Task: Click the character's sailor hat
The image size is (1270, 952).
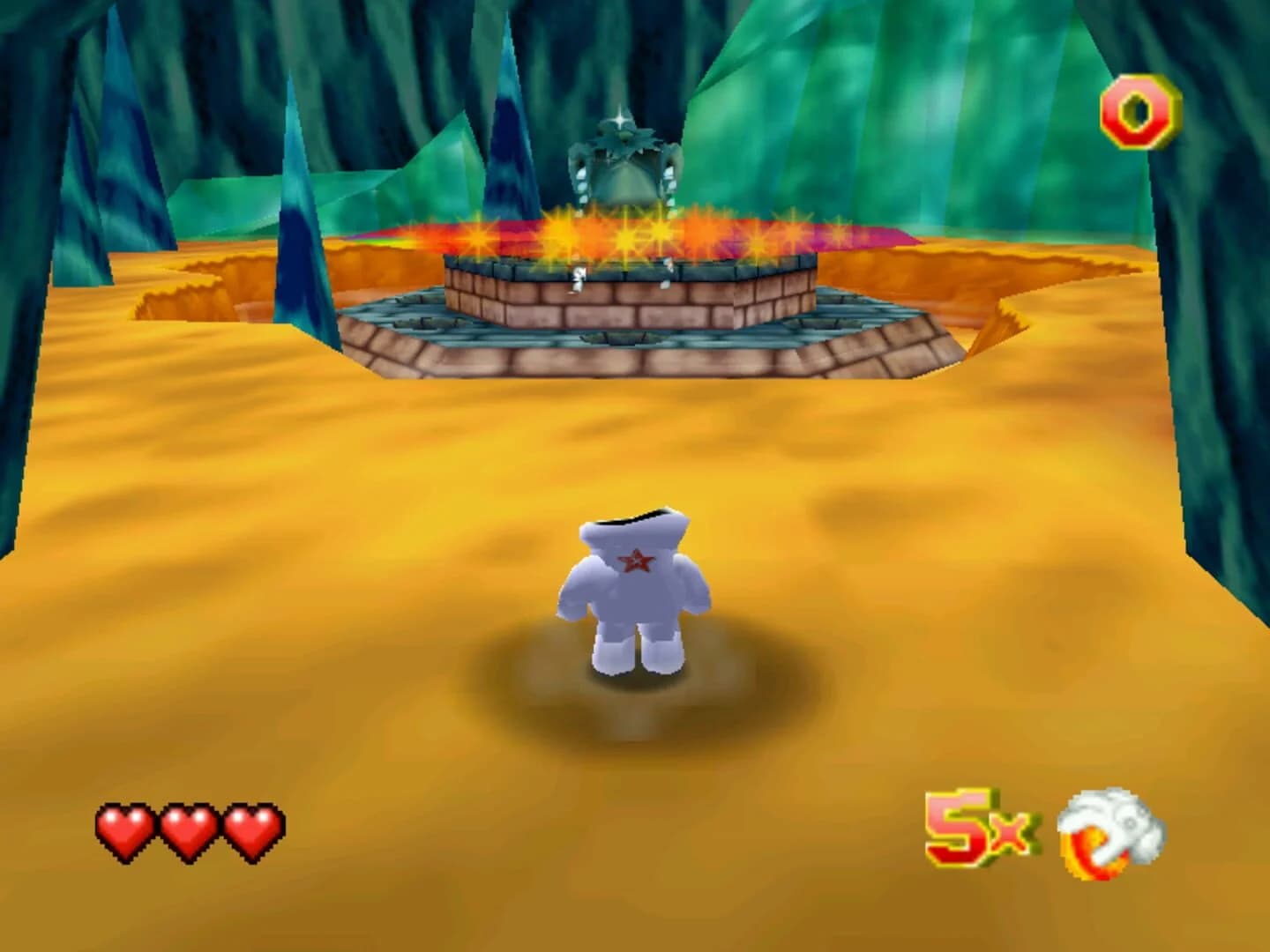Action: [631, 520]
